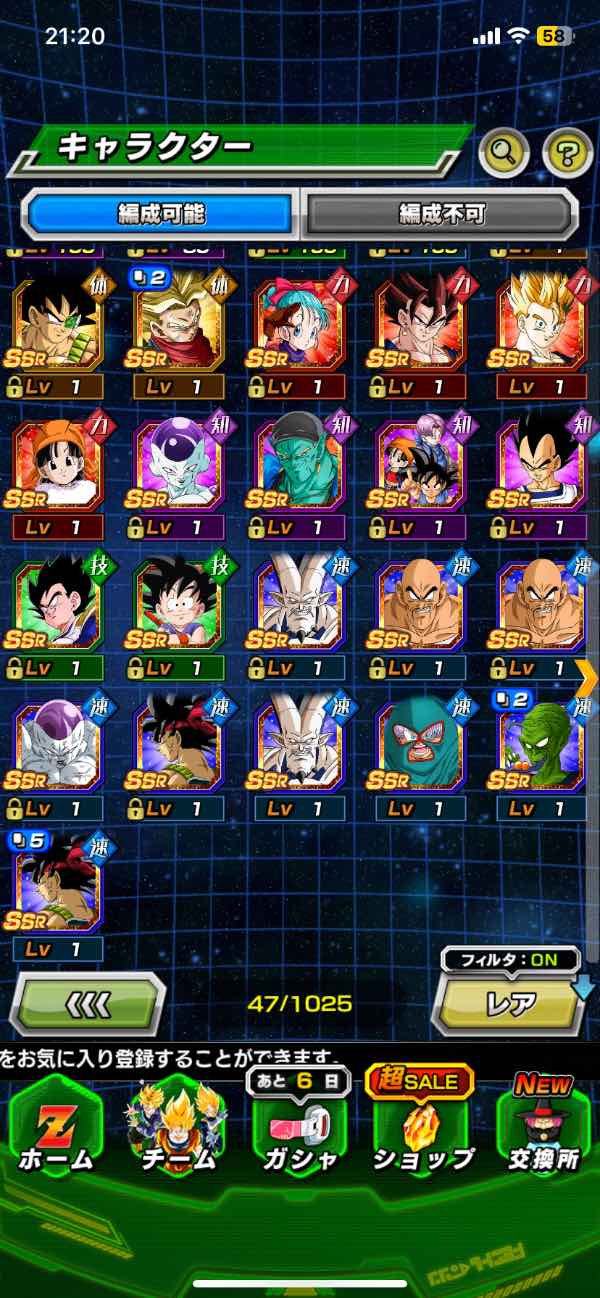The width and height of the screenshot is (600, 1298).
Task: Select the Vegeta character card
Action: (x=542, y=464)
